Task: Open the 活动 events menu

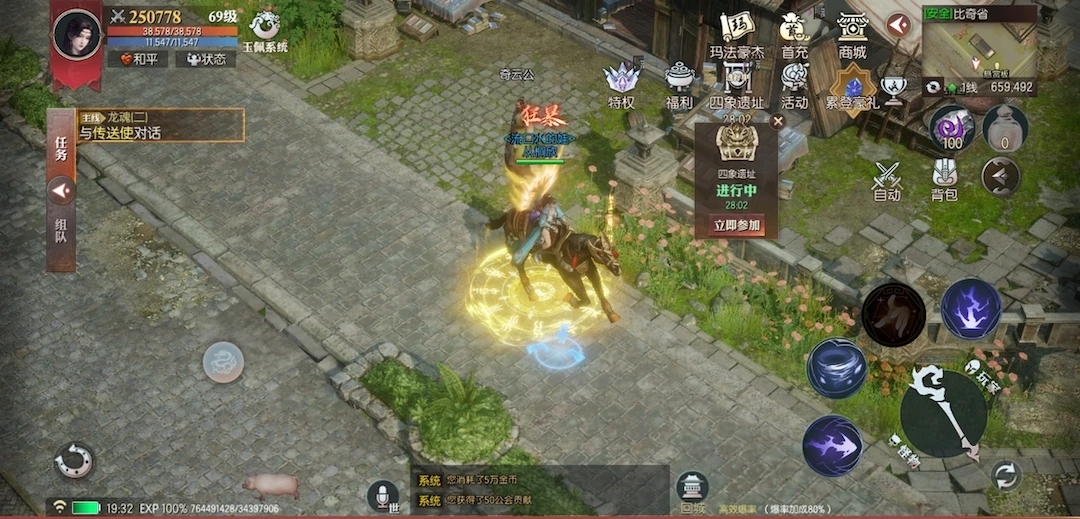Action: click(x=795, y=85)
